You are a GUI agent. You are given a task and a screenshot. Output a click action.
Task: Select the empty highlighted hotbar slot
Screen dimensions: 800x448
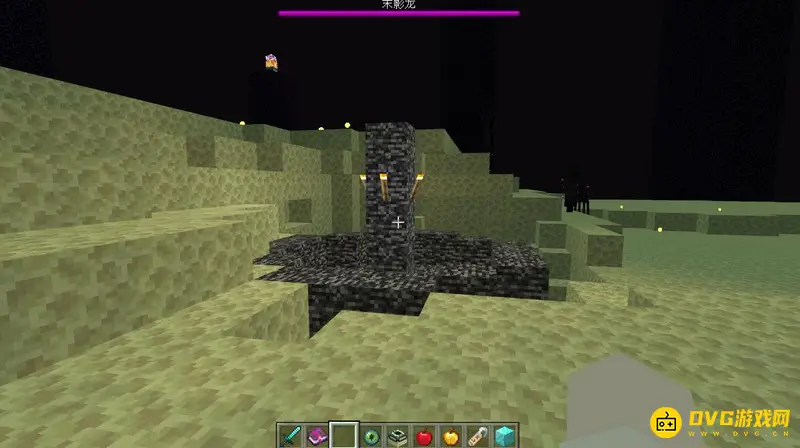tap(344, 435)
